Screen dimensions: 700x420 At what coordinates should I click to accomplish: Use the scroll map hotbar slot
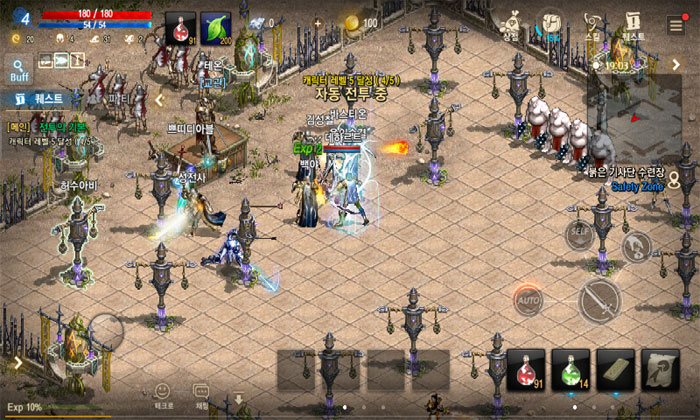tap(659, 368)
